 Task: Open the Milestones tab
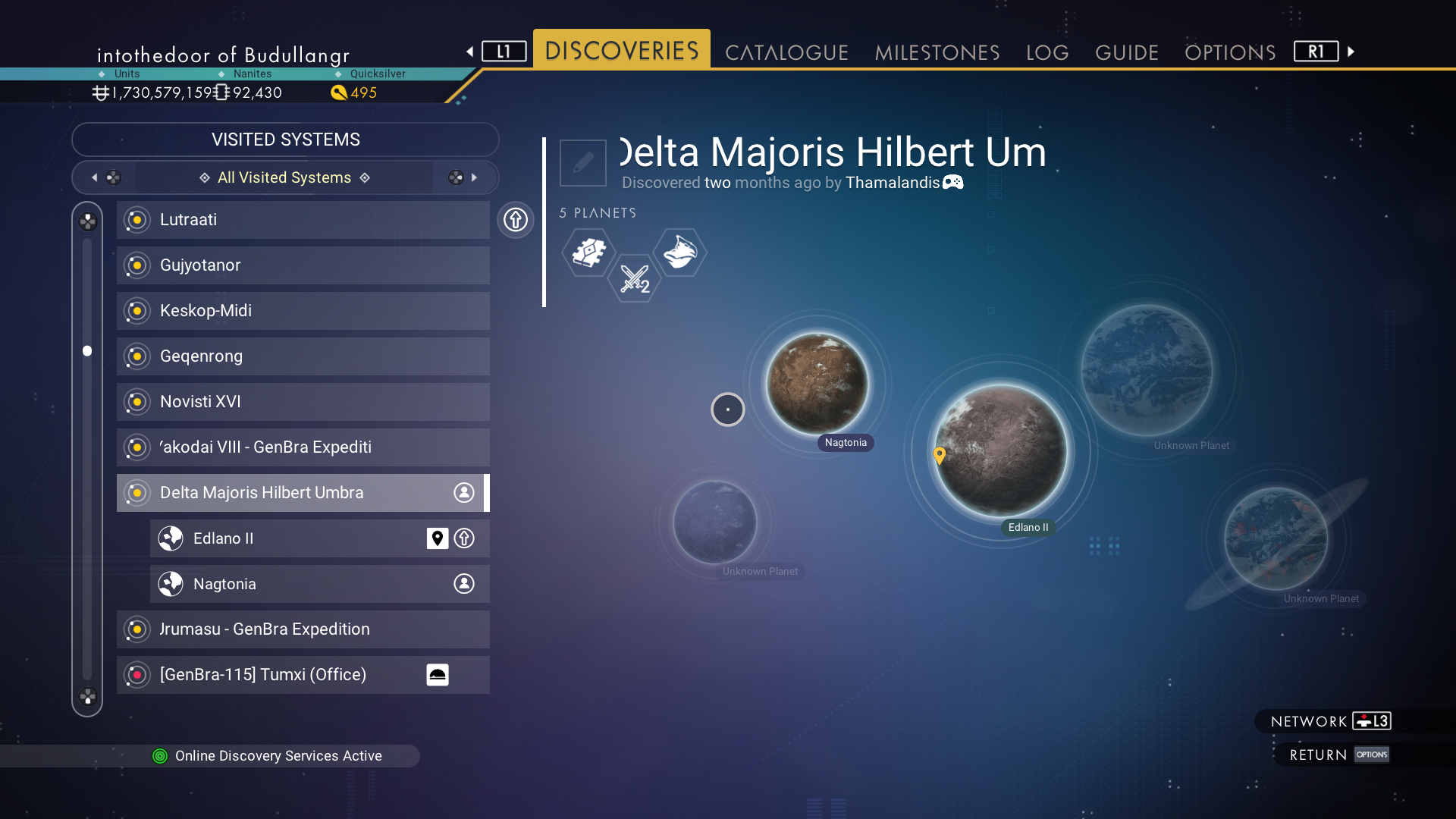point(937,52)
